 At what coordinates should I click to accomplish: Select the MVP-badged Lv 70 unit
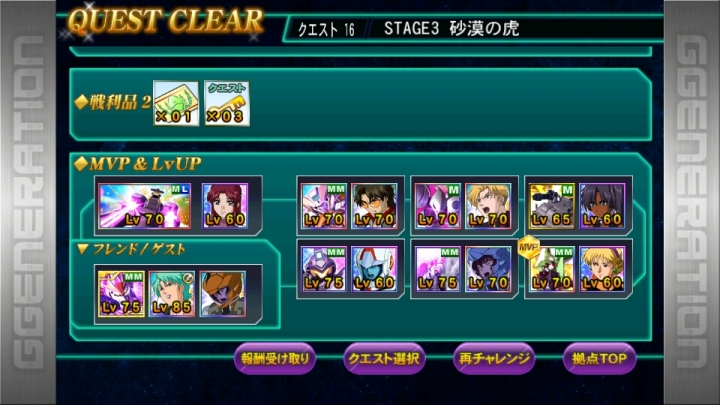[549, 268]
